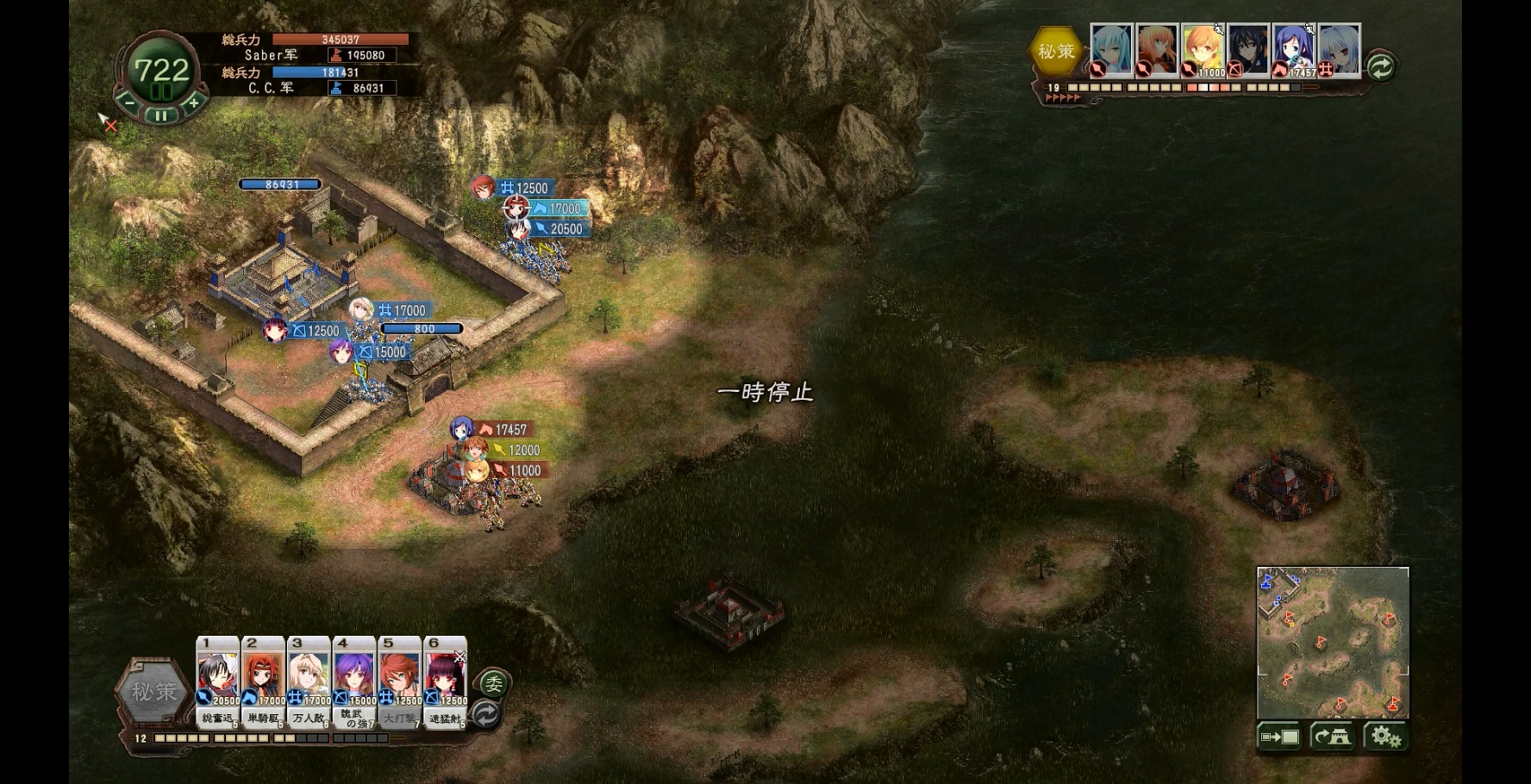Click on the battlefield minimap
The height and width of the screenshot is (784, 1531).
click(x=1333, y=642)
